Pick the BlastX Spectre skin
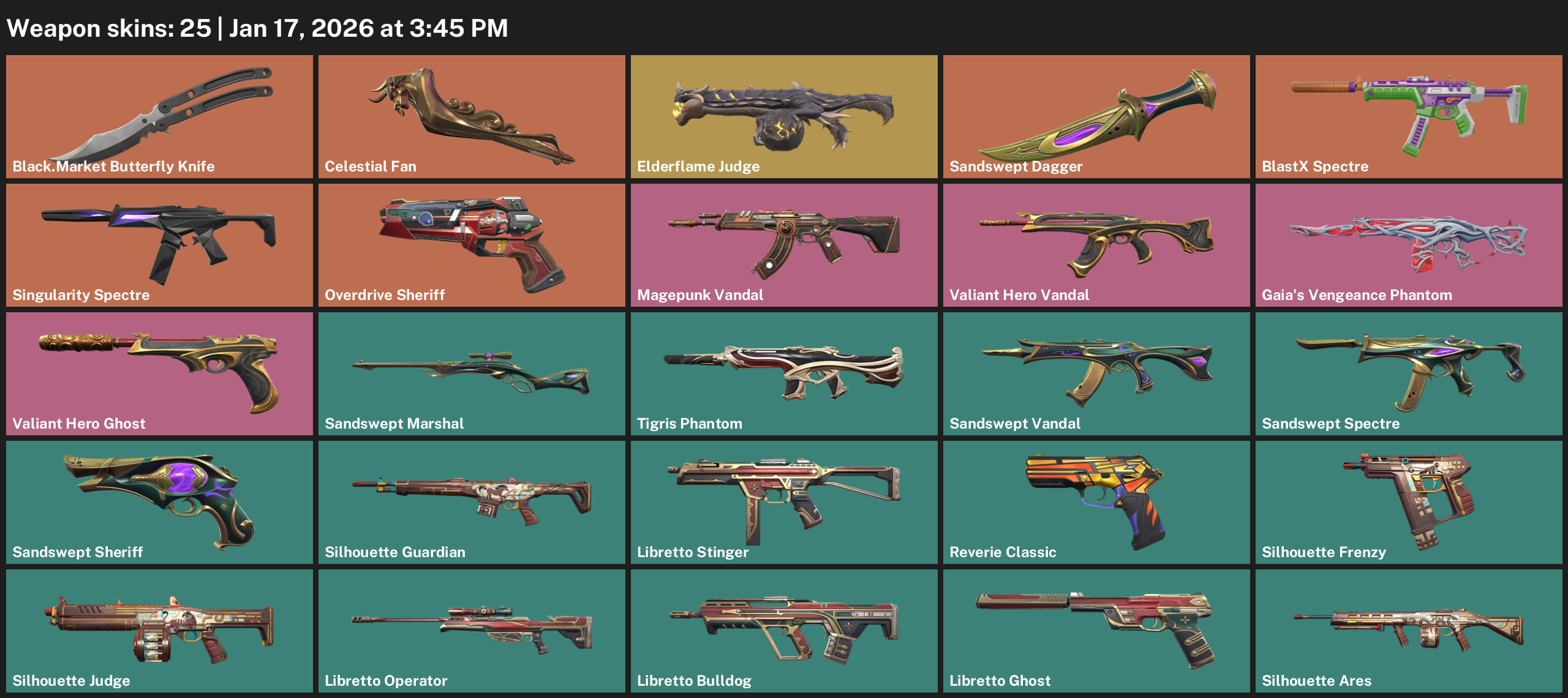 [x=1409, y=116]
